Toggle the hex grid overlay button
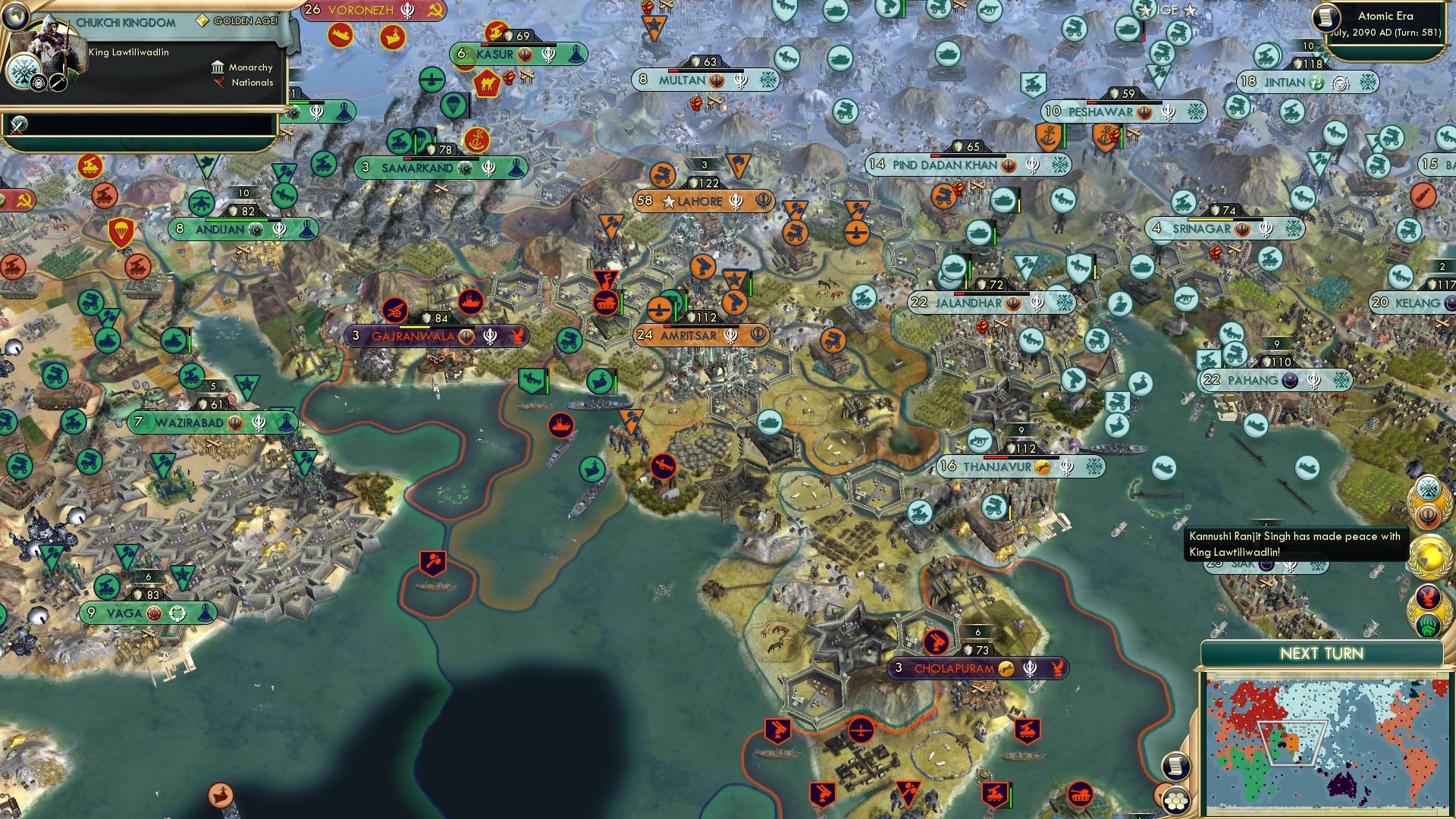 coord(1178,801)
